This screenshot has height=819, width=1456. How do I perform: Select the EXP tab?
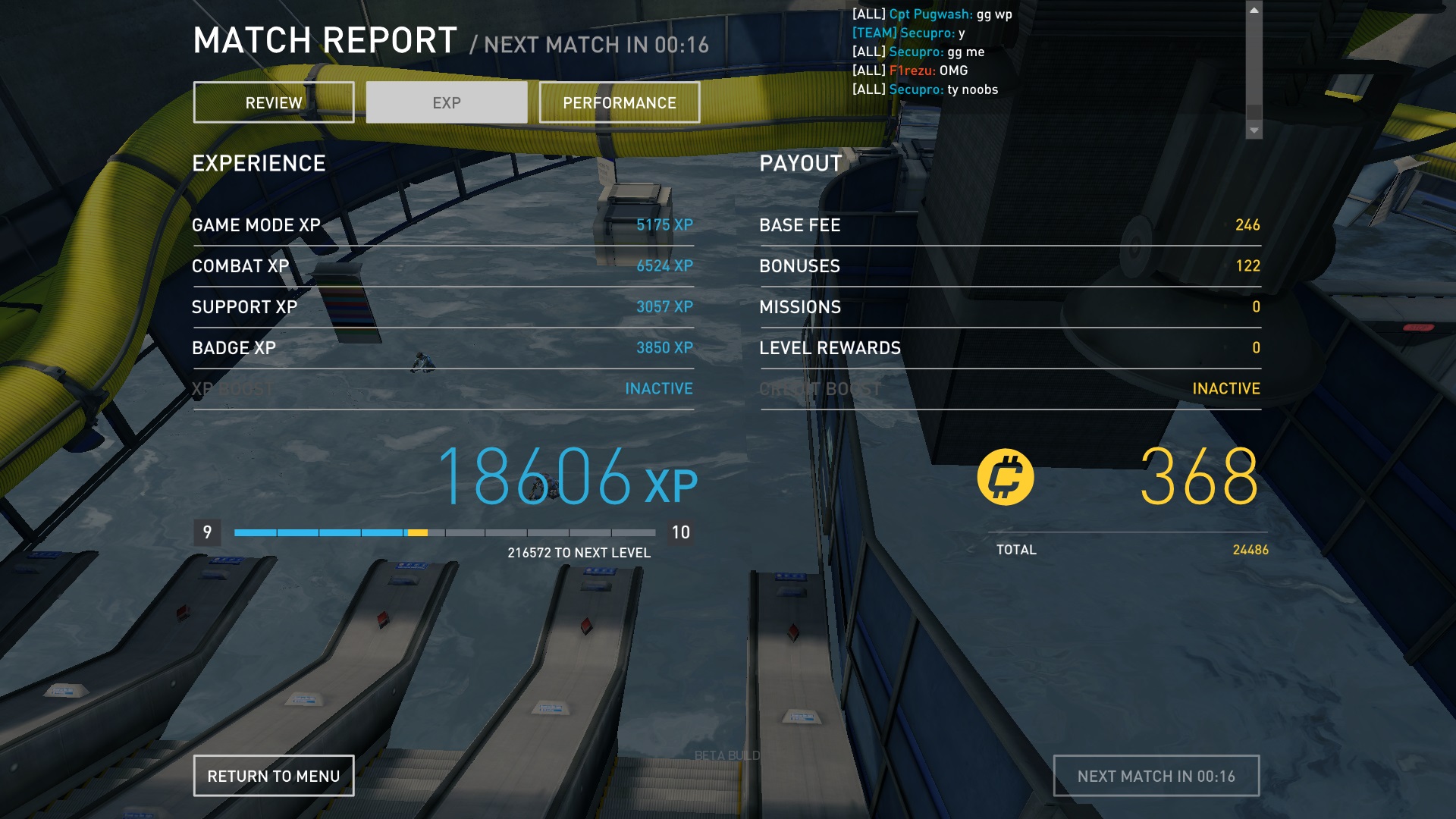[447, 102]
